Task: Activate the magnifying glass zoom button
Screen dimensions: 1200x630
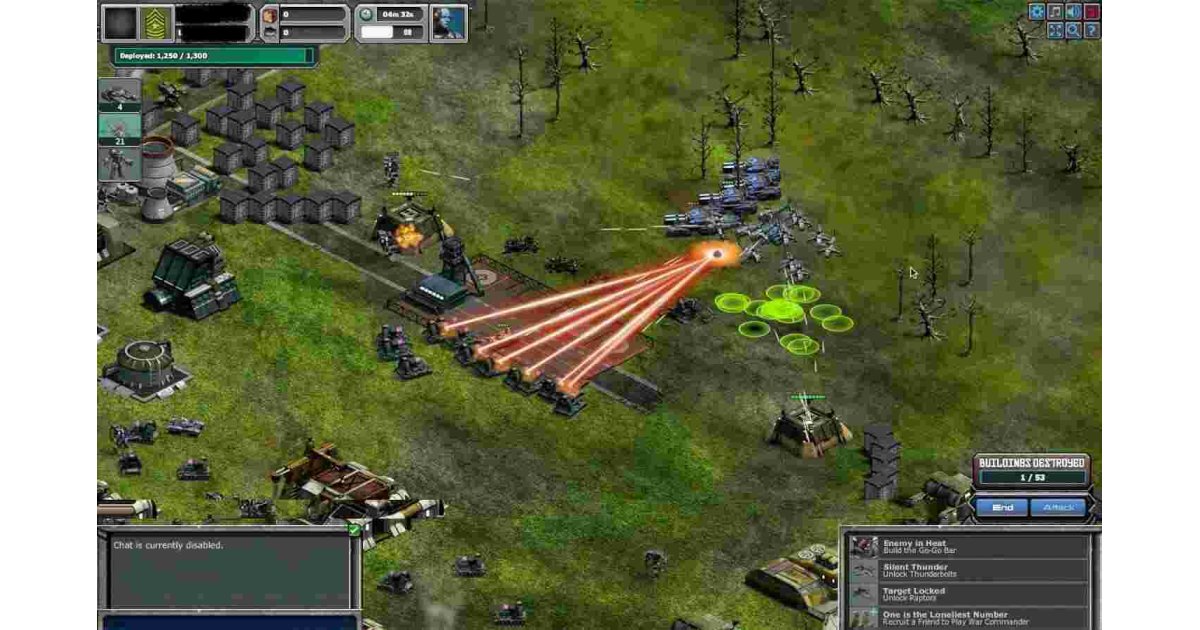Action: coord(1073,30)
